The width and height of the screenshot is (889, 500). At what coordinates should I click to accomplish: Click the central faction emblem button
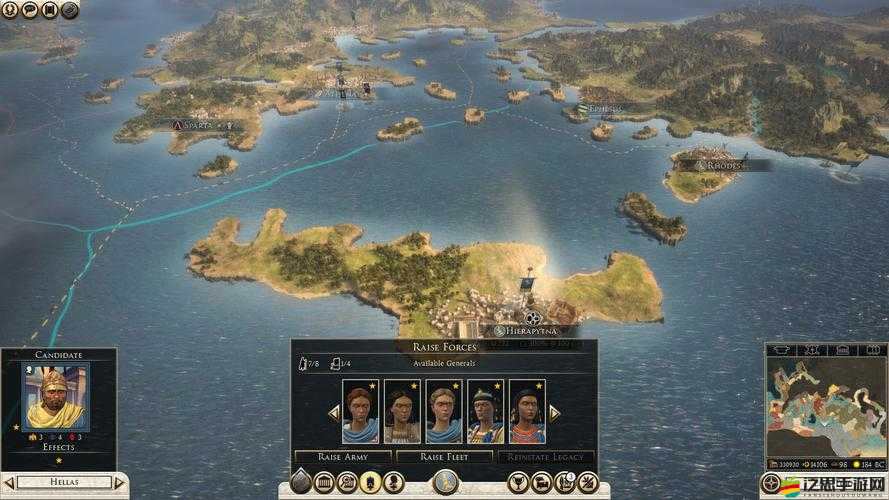[x=444, y=482]
